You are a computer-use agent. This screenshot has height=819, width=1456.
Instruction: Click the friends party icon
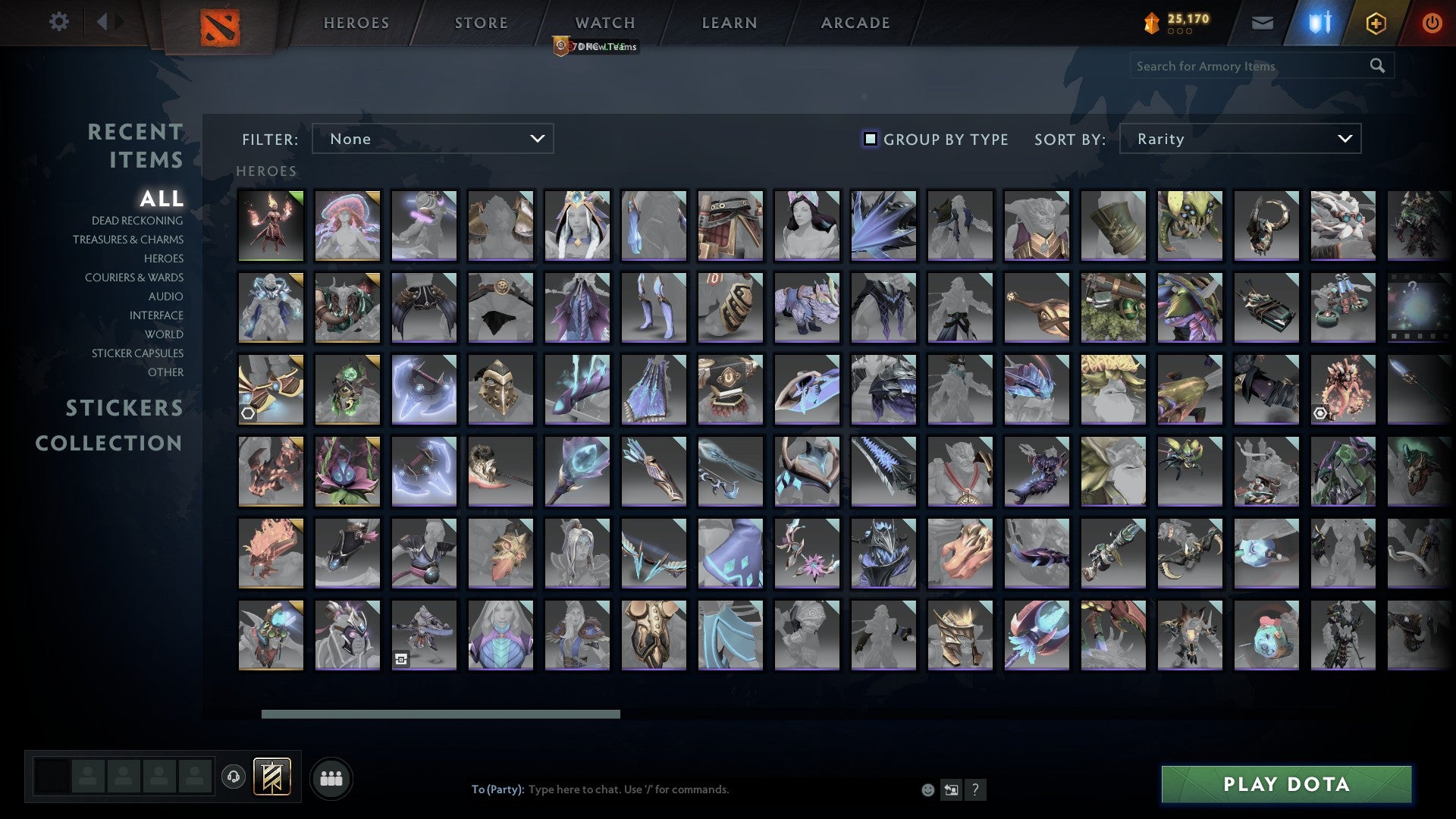point(331,777)
